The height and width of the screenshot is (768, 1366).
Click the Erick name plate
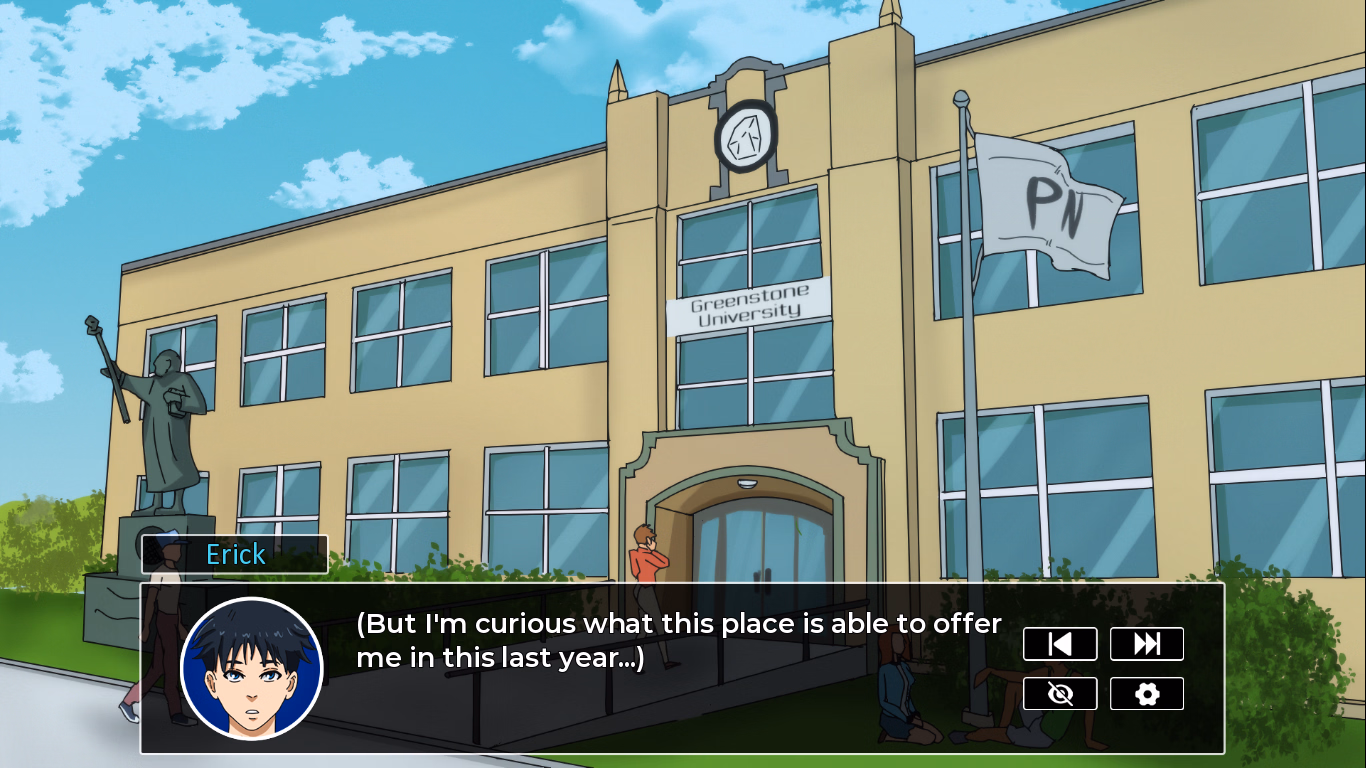[x=234, y=555]
